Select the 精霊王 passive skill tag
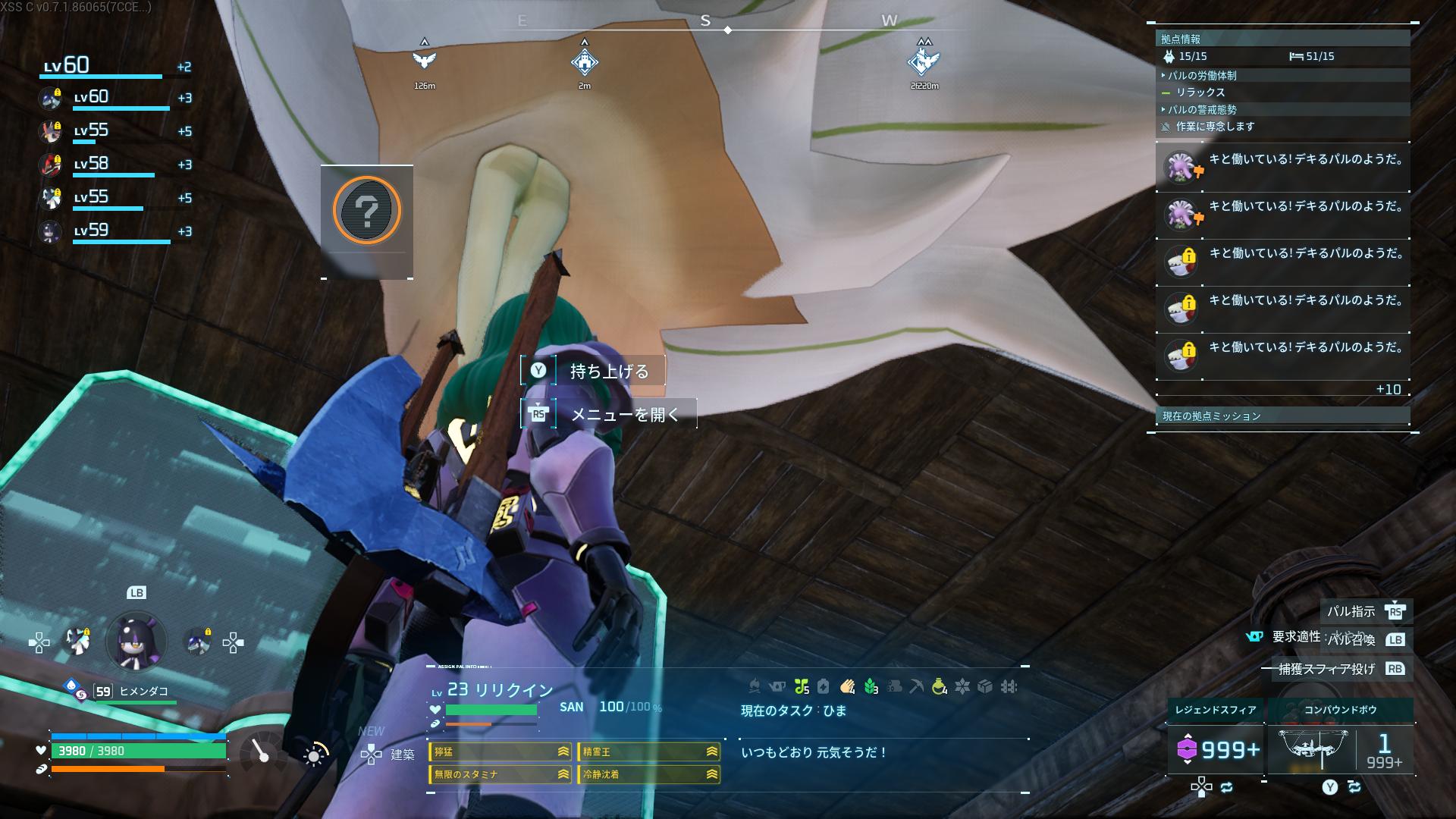The width and height of the screenshot is (1456, 819). pos(649,752)
